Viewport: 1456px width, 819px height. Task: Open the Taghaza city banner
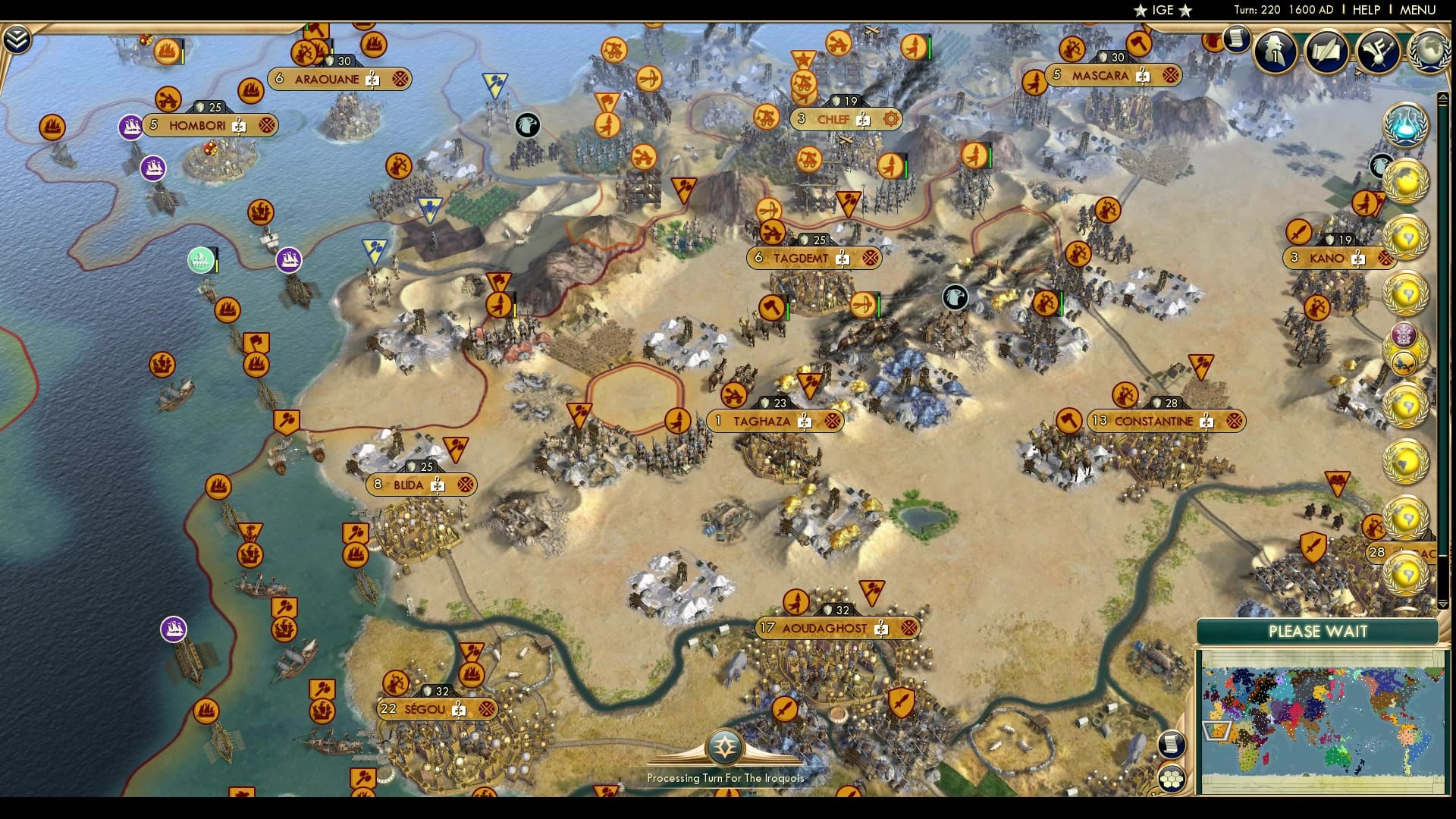pos(765,421)
